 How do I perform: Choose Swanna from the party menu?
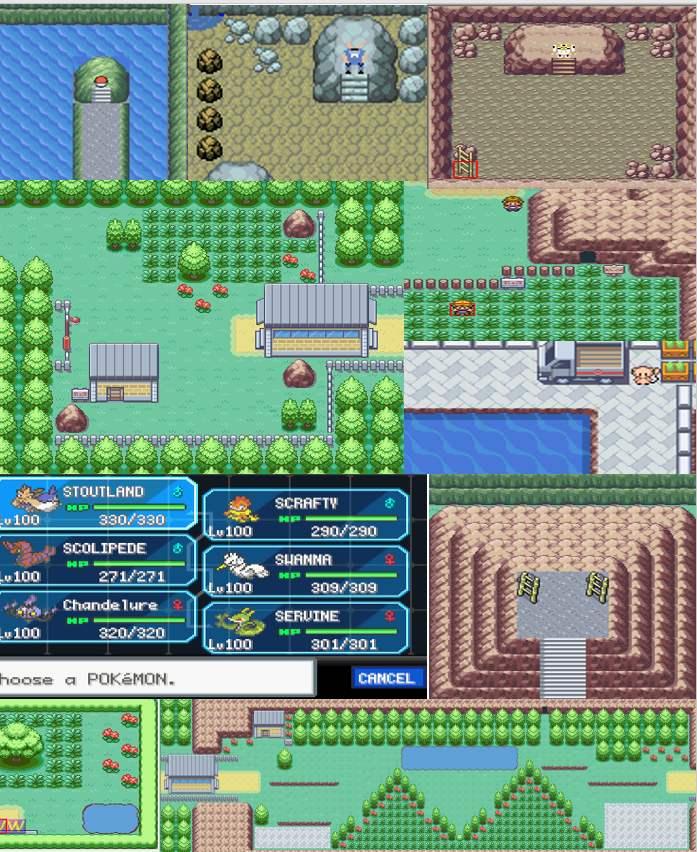pyautogui.click(x=306, y=571)
